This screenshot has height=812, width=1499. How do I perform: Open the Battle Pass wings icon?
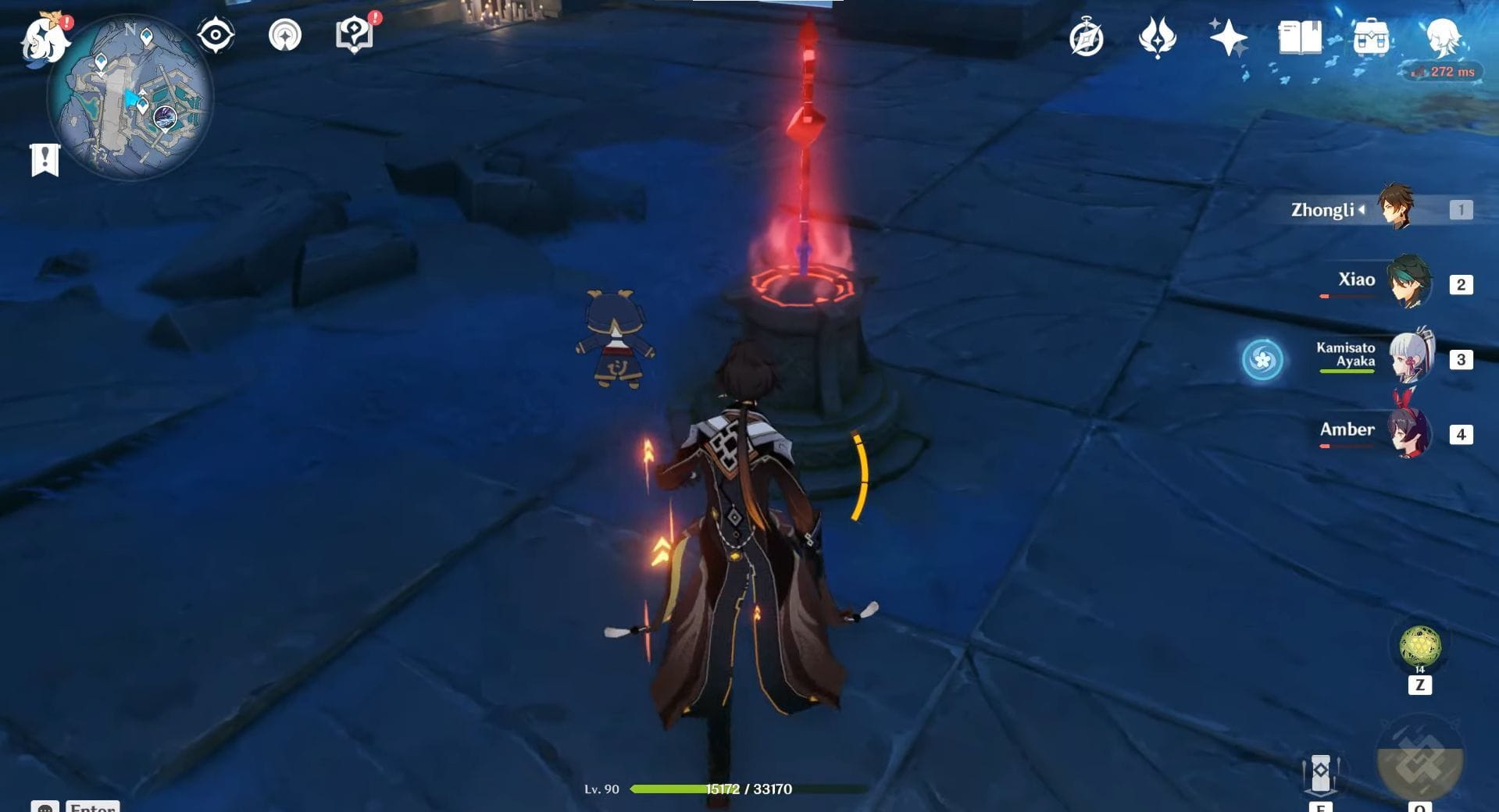pyautogui.click(x=1157, y=38)
